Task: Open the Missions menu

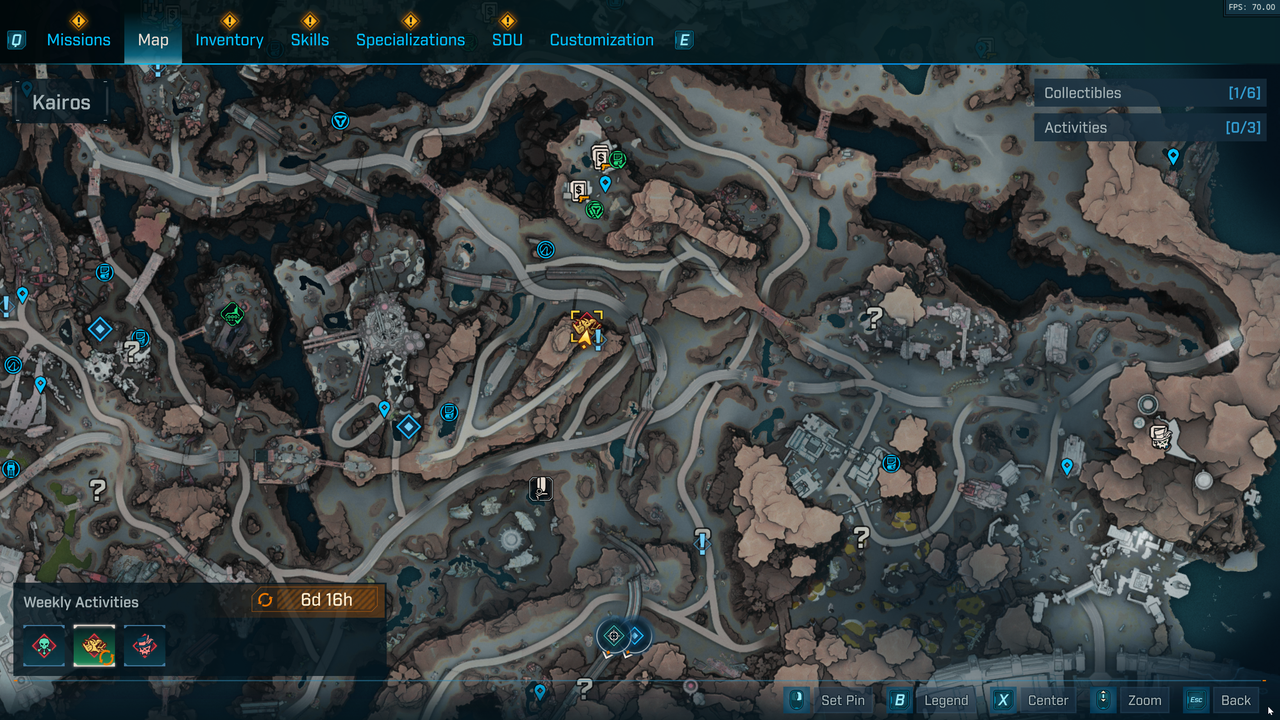Action: (78, 39)
